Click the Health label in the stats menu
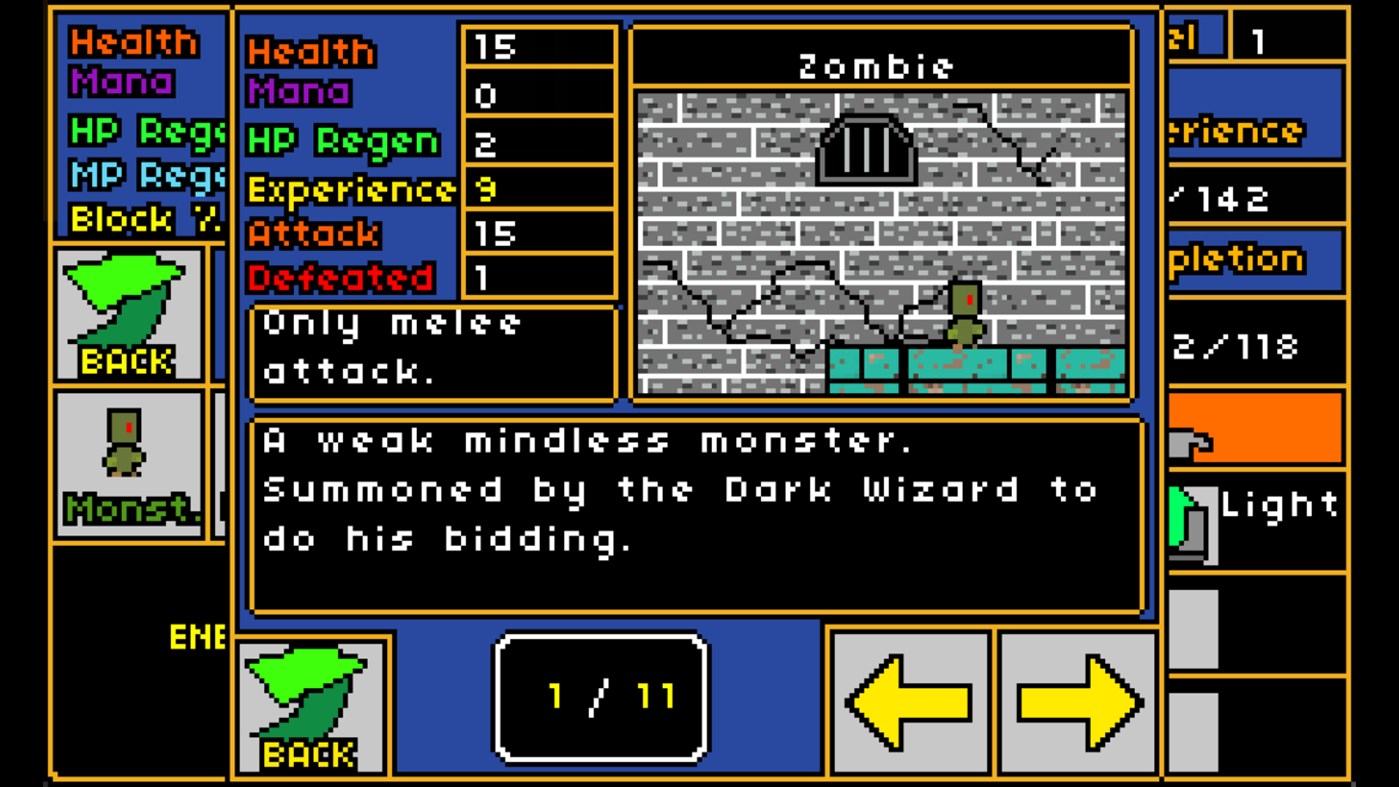This screenshot has width=1399, height=787. point(310,49)
